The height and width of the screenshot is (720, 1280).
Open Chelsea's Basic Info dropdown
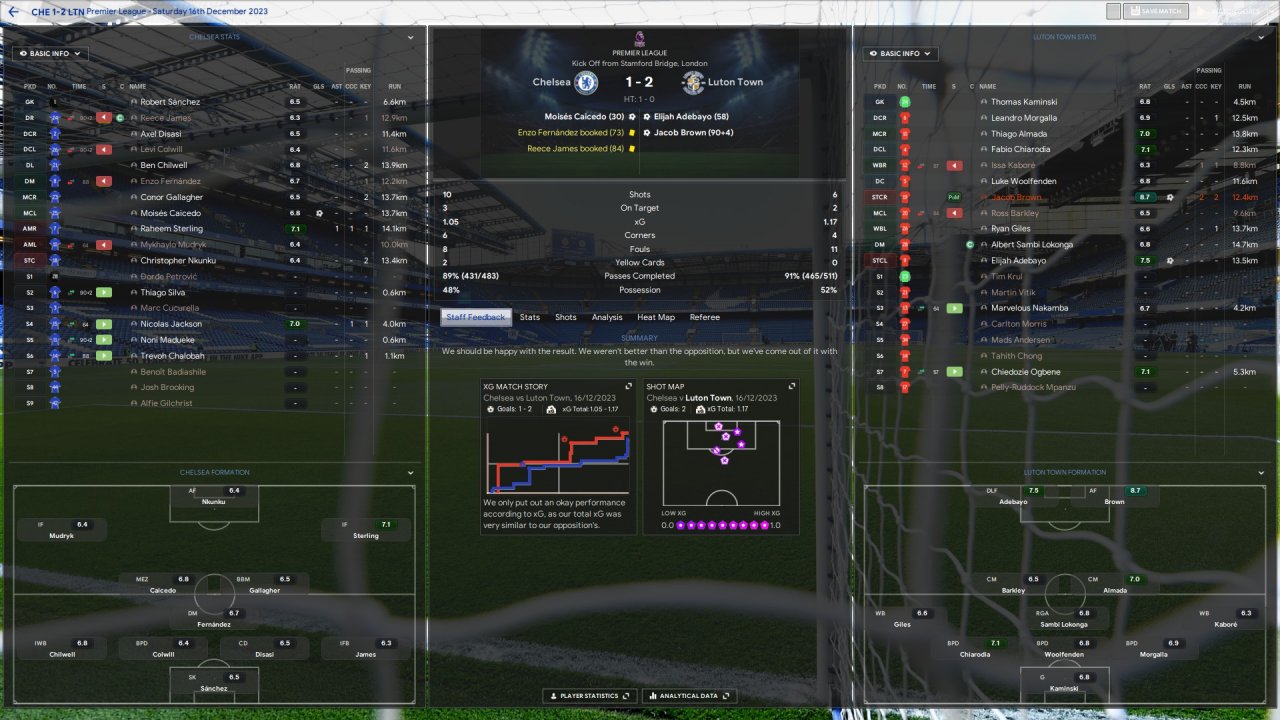pyautogui.click(x=50, y=53)
